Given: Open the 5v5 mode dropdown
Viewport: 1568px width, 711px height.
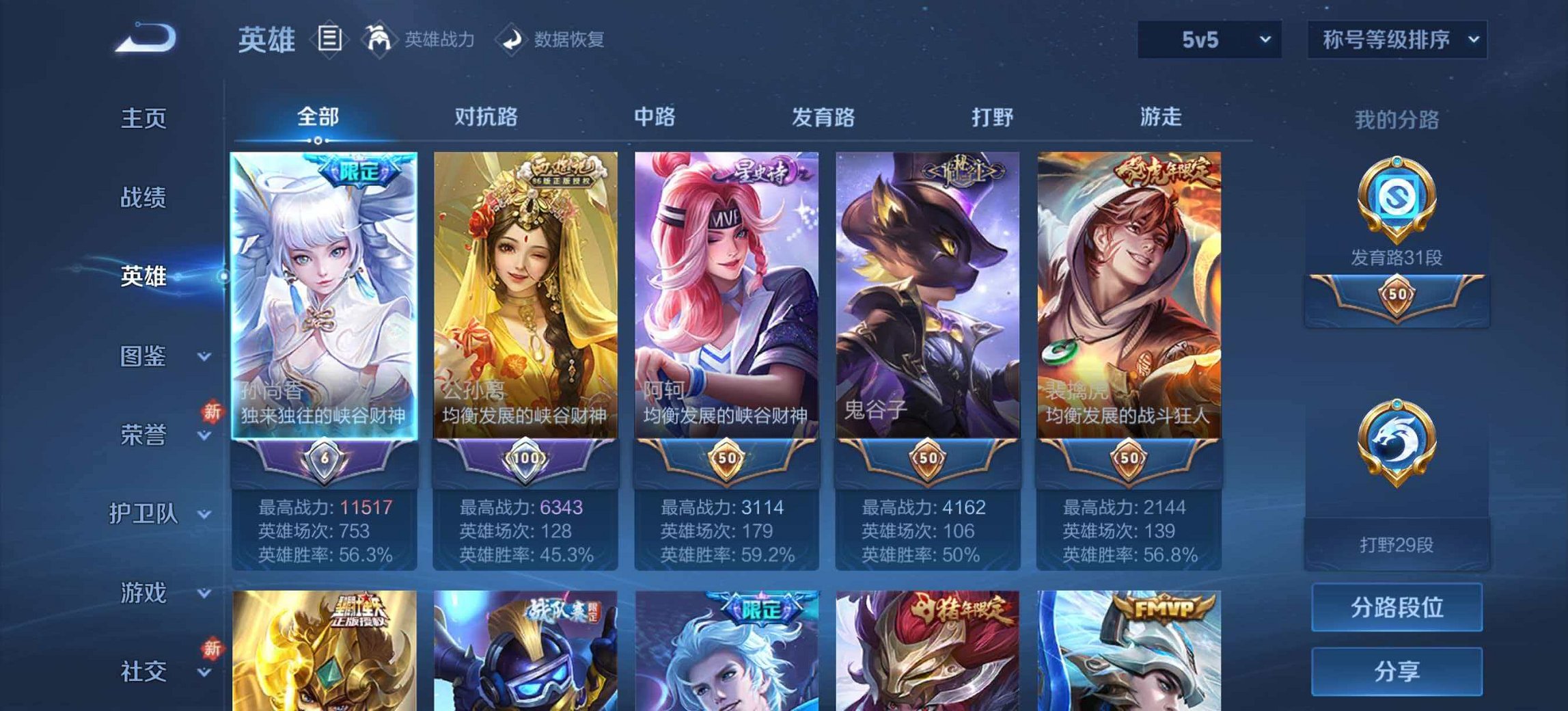Looking at the screenshot, I should click(x=1210, y=40).
